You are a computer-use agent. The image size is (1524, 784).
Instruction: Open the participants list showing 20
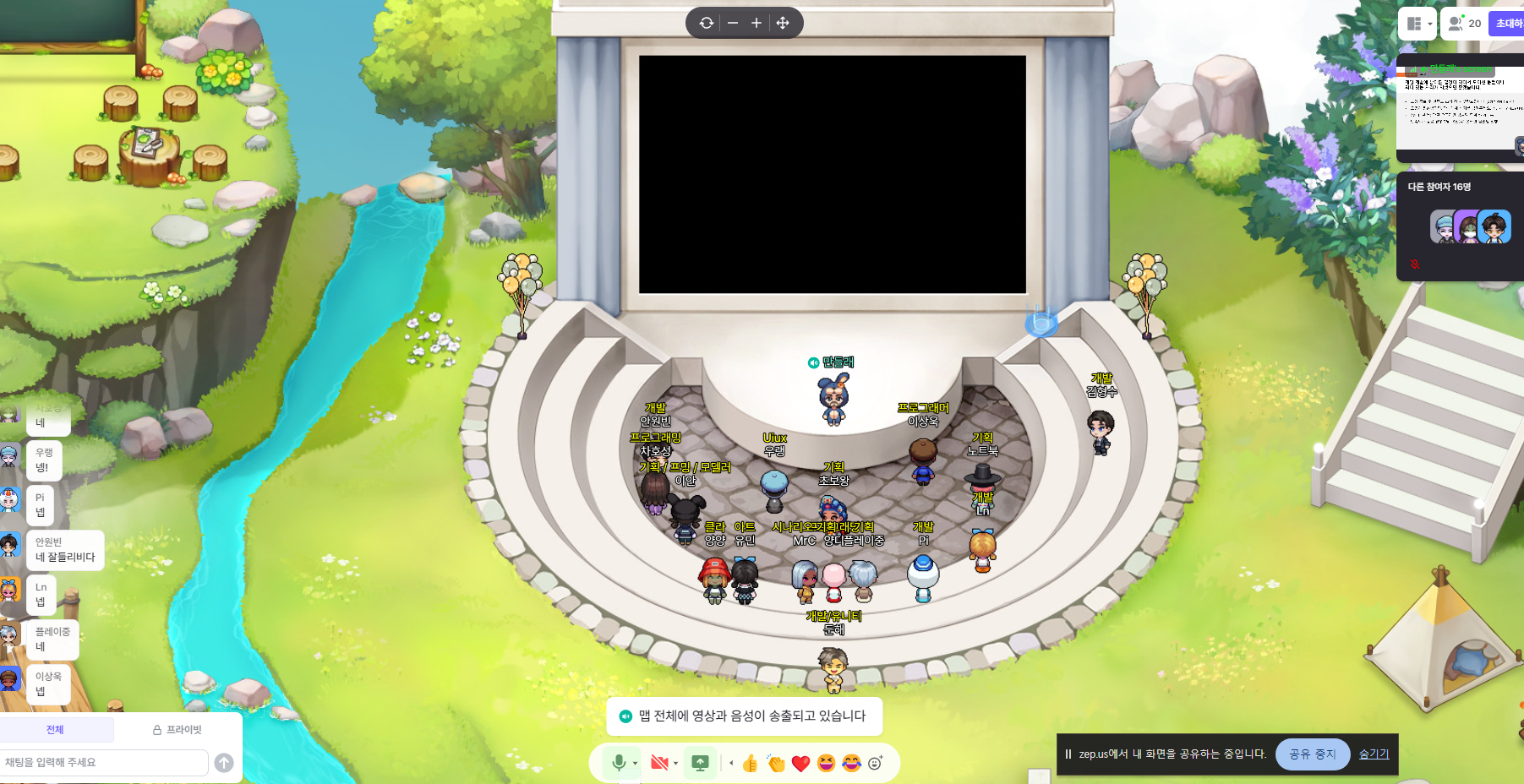coord(1464,24)
